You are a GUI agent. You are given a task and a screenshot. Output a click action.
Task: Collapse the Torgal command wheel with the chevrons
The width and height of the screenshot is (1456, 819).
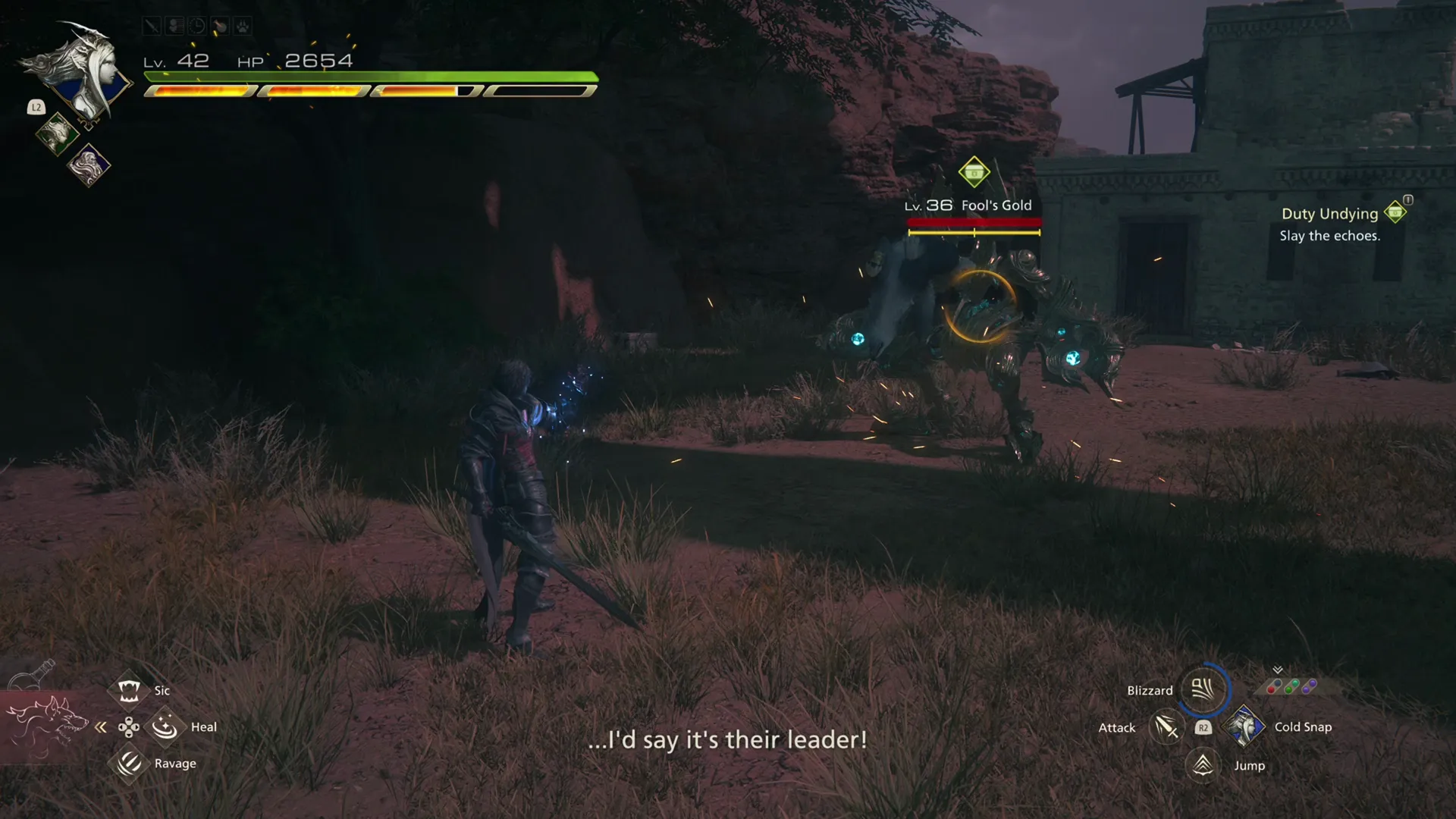[99, 726]
